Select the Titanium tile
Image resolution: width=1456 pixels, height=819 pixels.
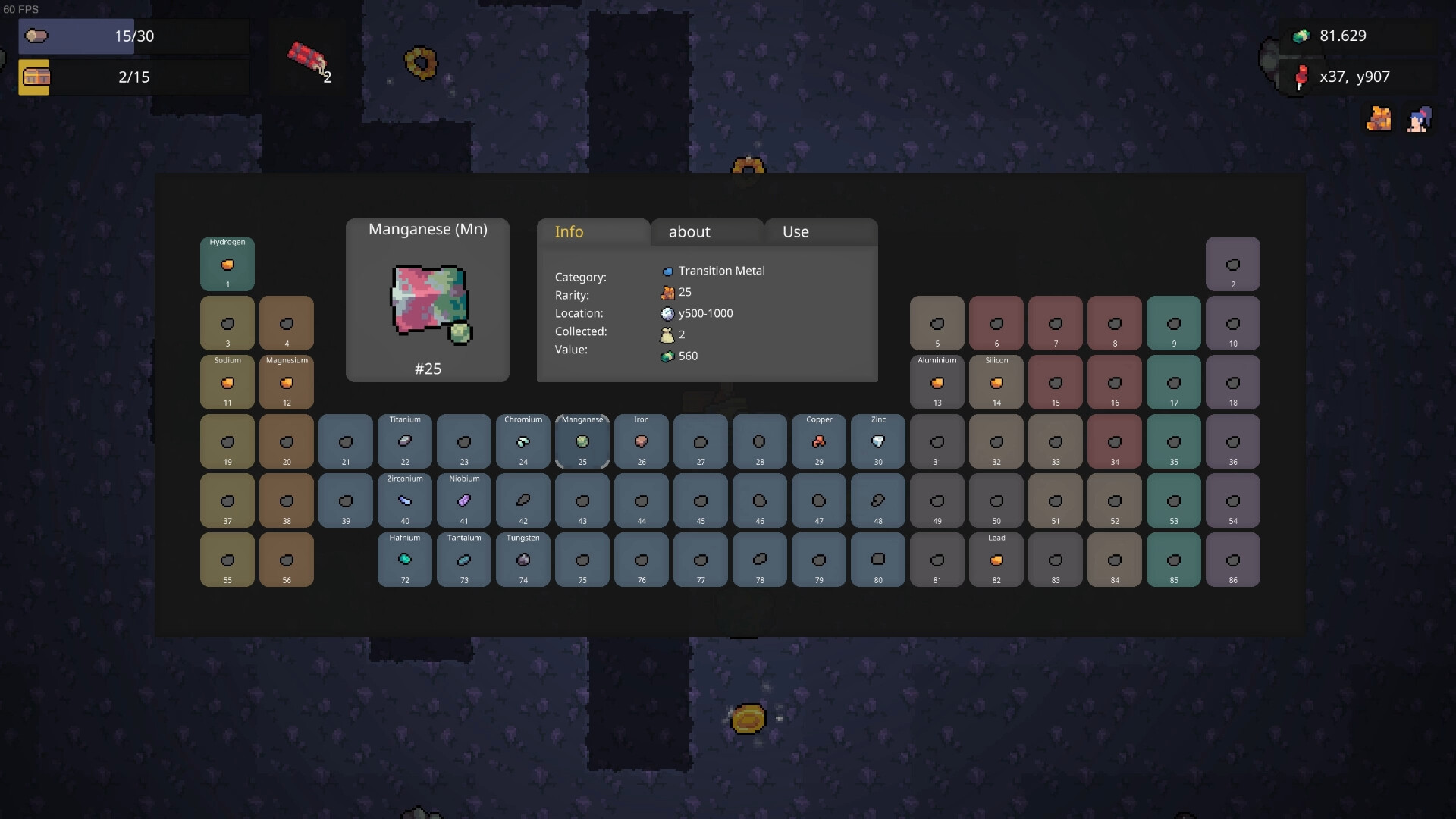click(405, 441)
